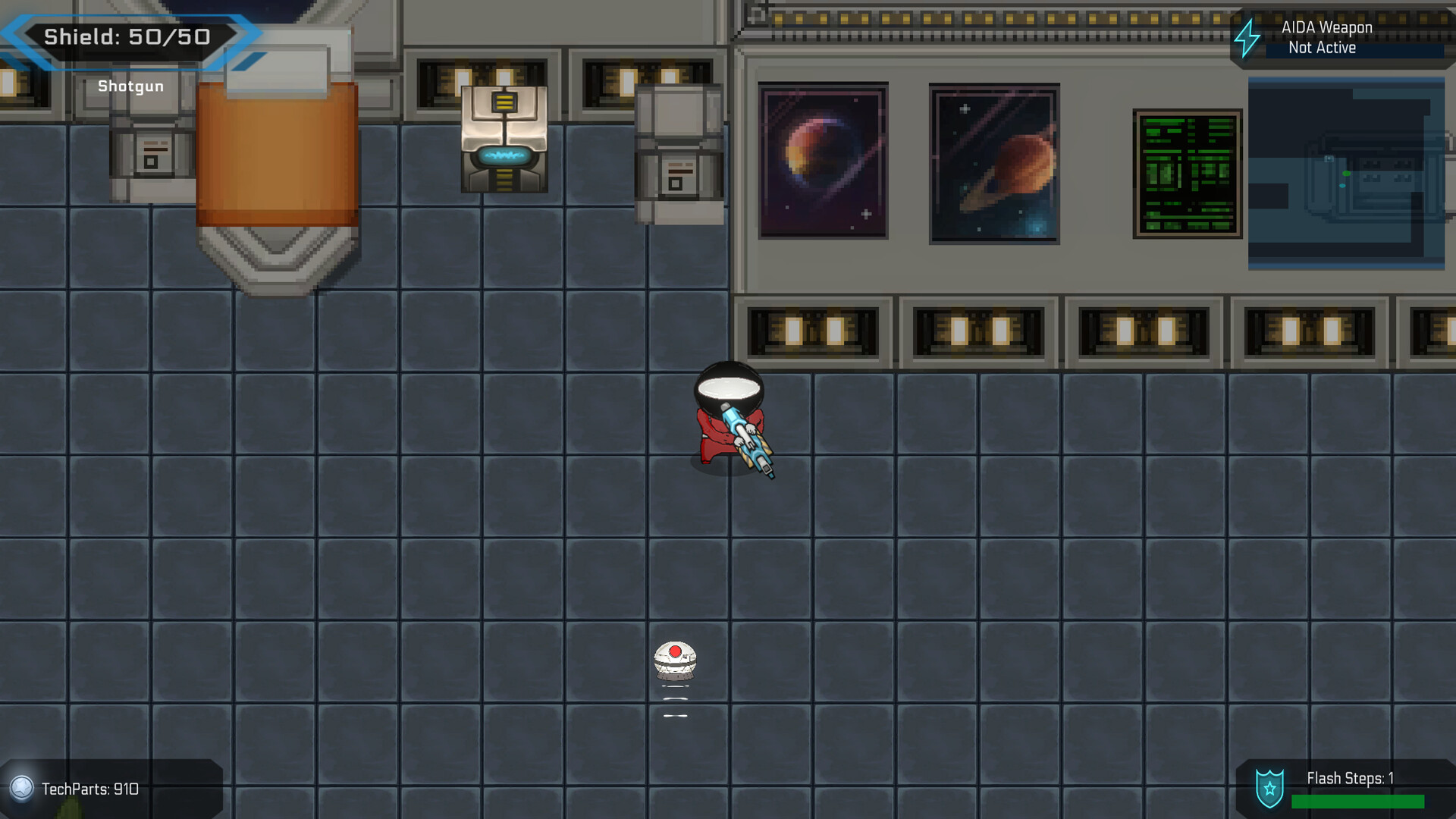
Task: Toggle the AIDA Weapon from Not Active
Action: 1322,47
